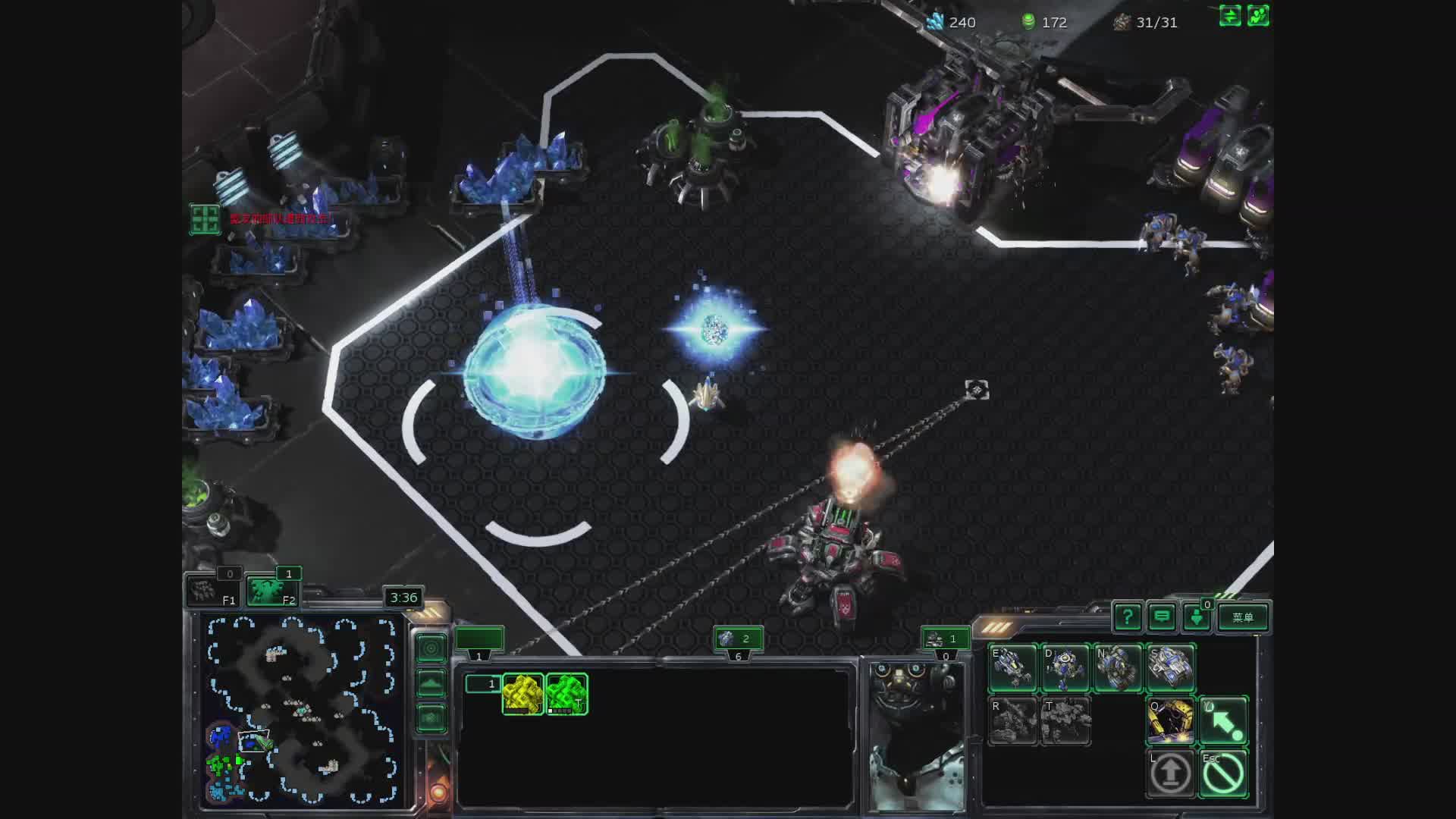This screenshot has height=819, width=1456.
Task: Select idle workers with the F1 button
Action: click(x=213, y=591)
